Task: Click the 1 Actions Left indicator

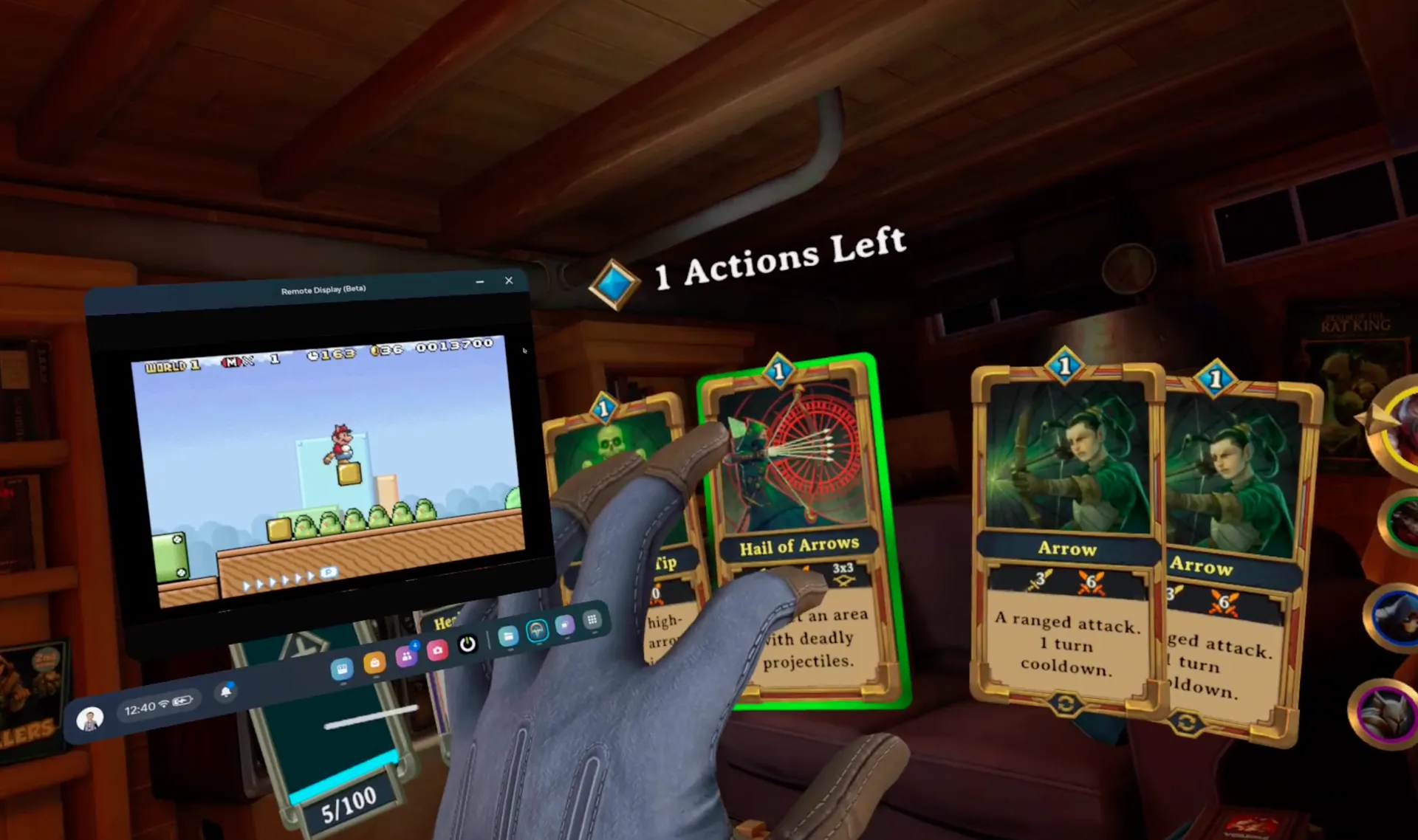Action: (778, 256)
